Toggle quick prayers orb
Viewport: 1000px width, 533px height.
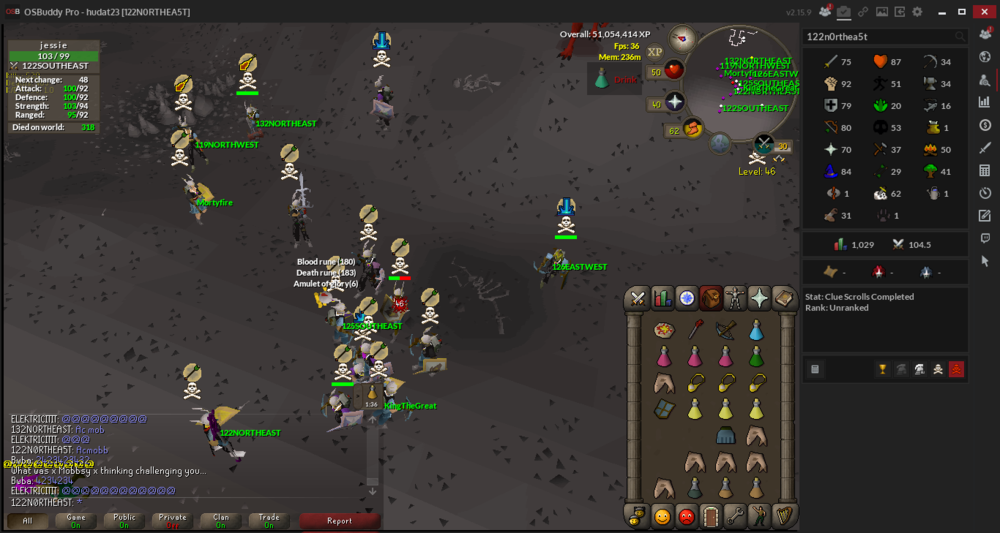674,102
